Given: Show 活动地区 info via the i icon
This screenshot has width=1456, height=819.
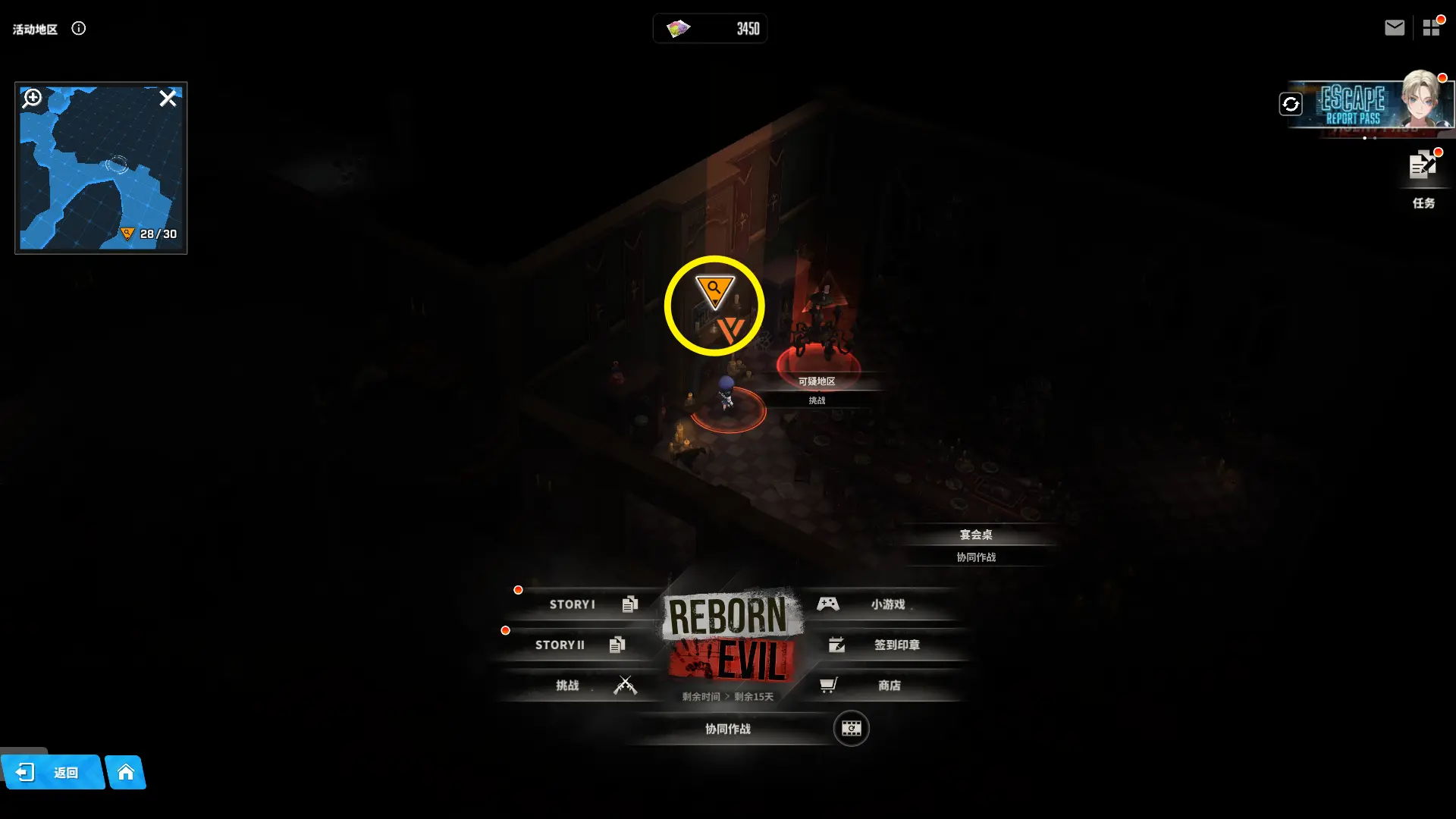Looking at the screenshot, I should point(79,29).
